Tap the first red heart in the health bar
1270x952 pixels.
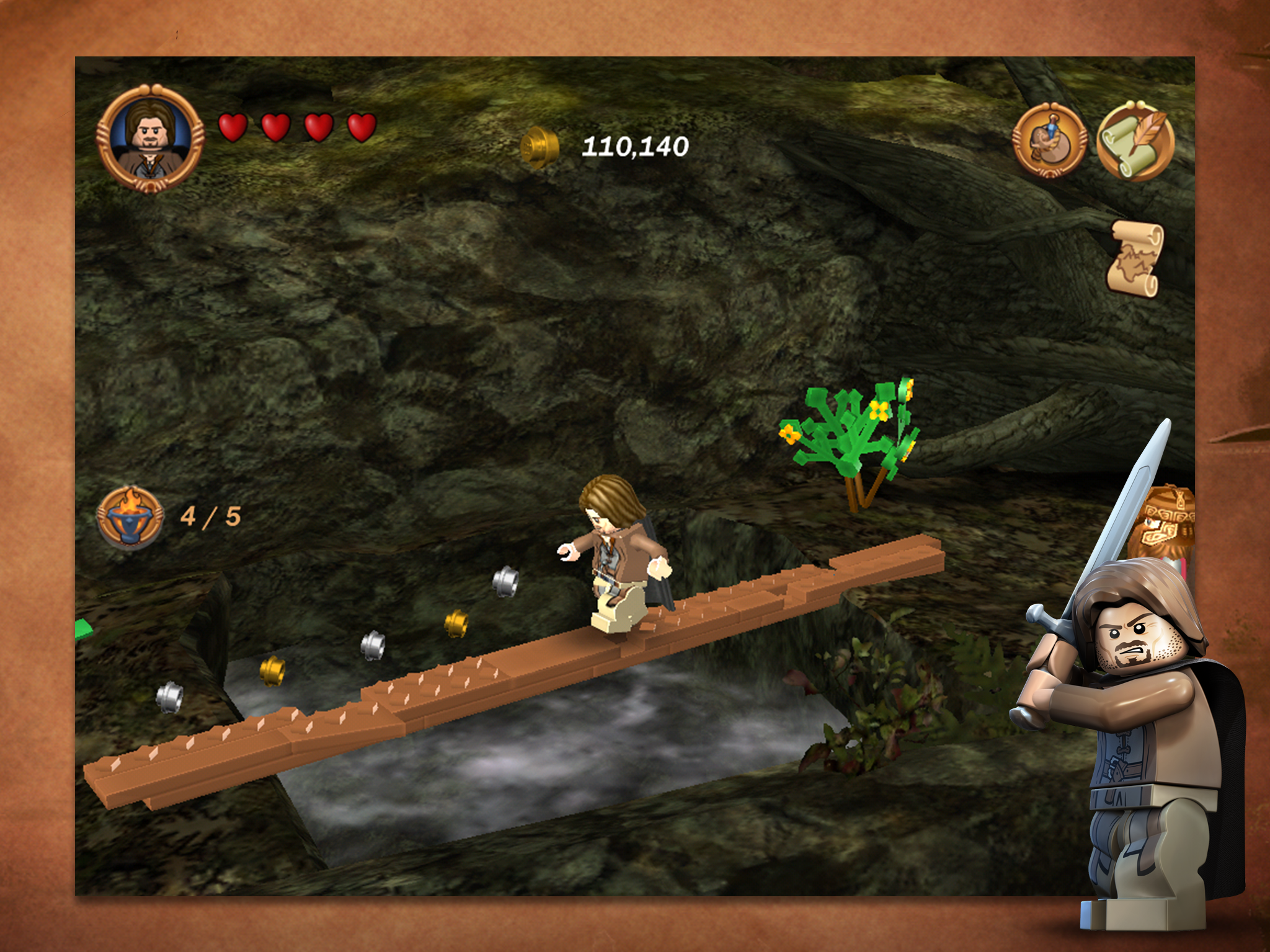(x=232, y=126)
